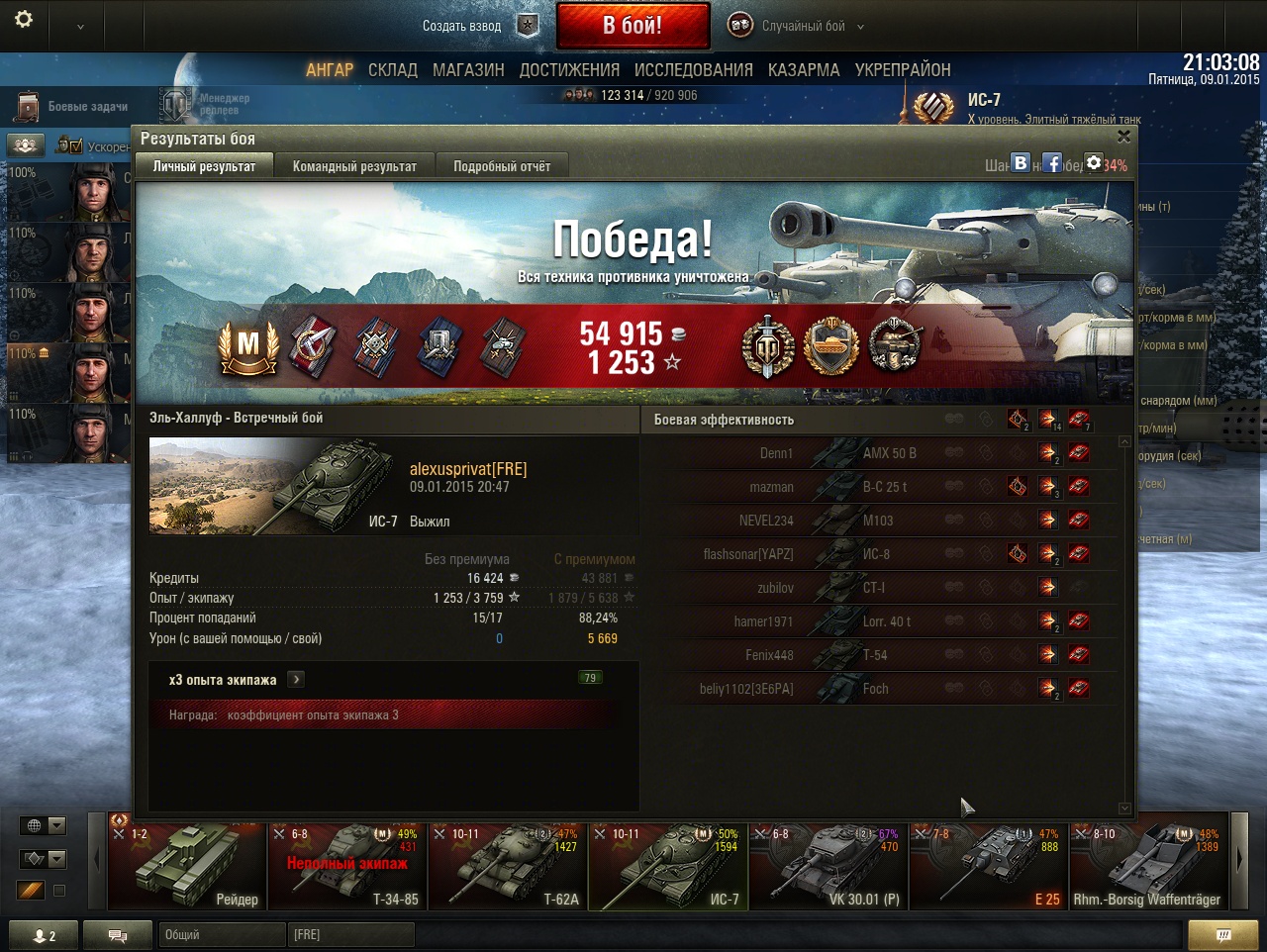1267x952 pixels.
Task: Open the КАЗАРМА barracks
Action: (804, 70)
